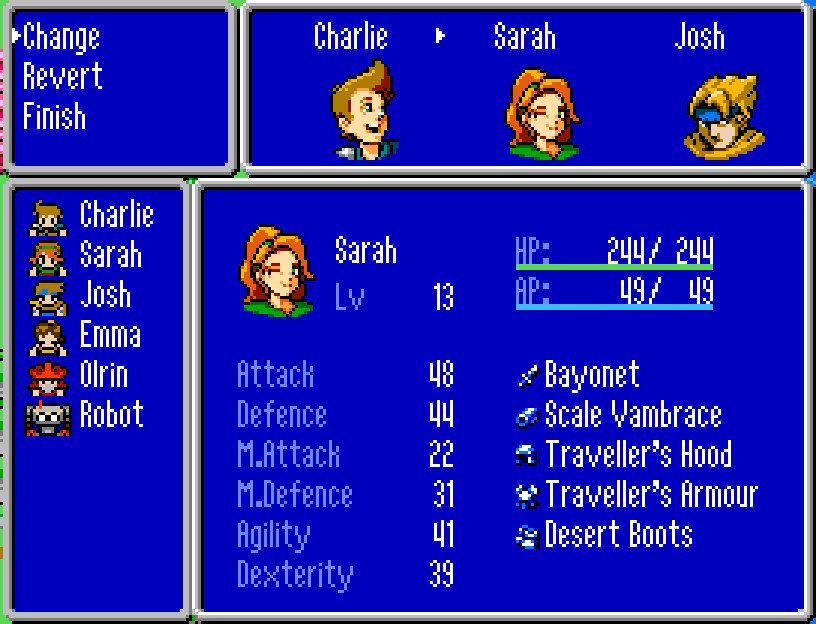Click the Bayonet weapon entry

pos(591,375)
